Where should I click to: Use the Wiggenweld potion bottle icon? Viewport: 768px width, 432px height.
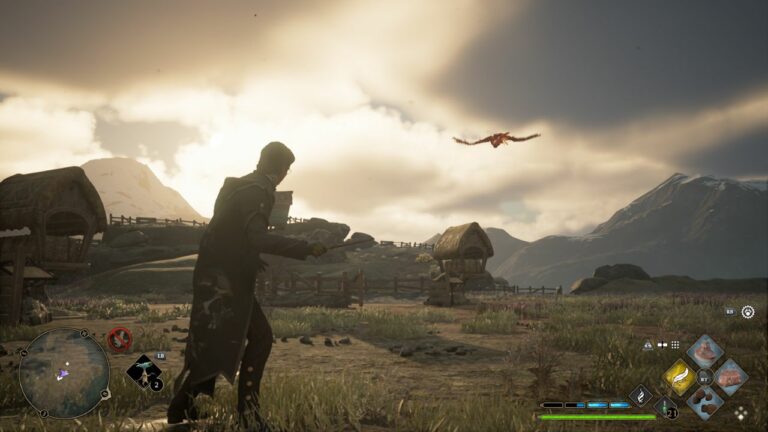tap(666, 407)
